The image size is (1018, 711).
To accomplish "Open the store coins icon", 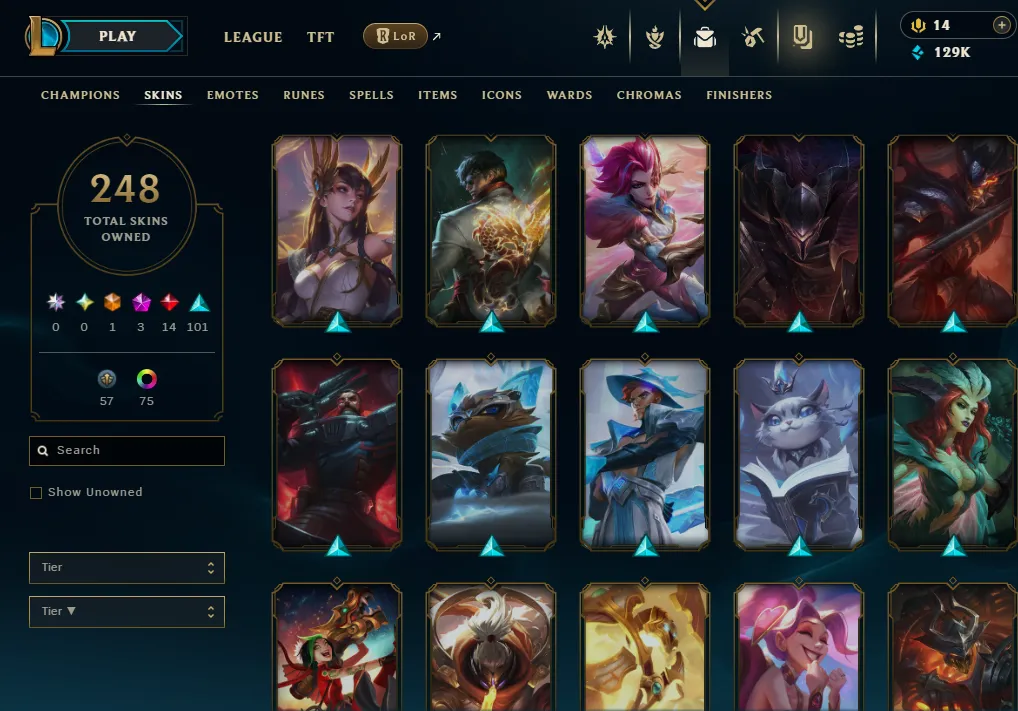I will [x=851, y=38].
